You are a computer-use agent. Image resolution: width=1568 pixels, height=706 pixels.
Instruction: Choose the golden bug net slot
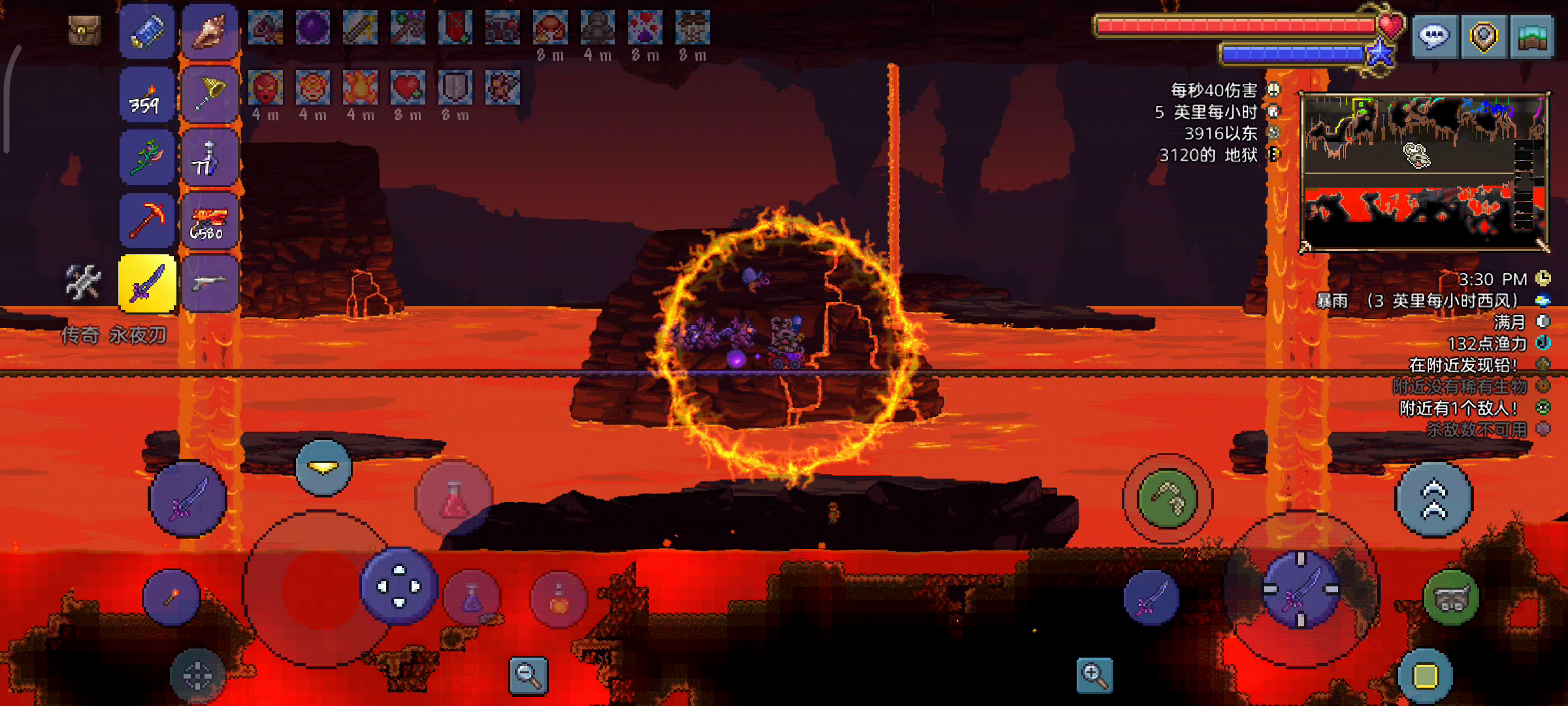point(210,95)
